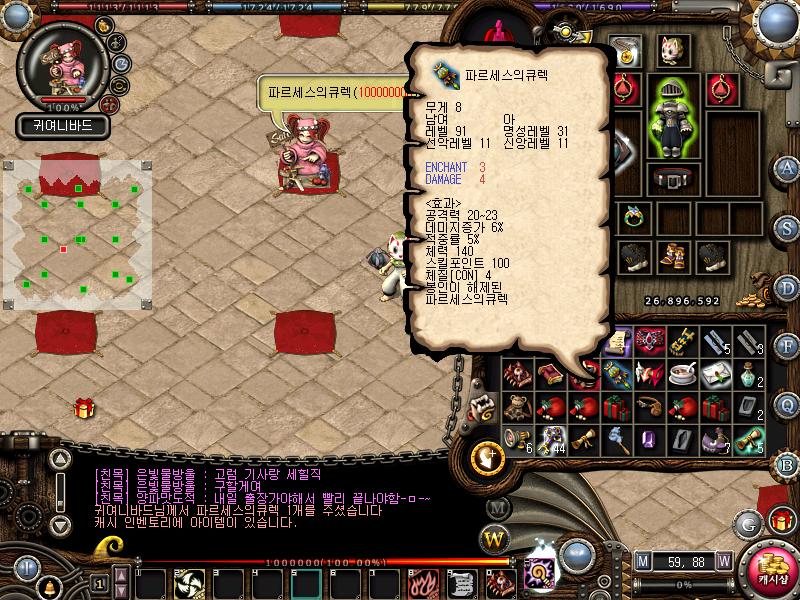Select the teddy bear inventory item
Screen dimensions: 800x600
pos(517,408)
